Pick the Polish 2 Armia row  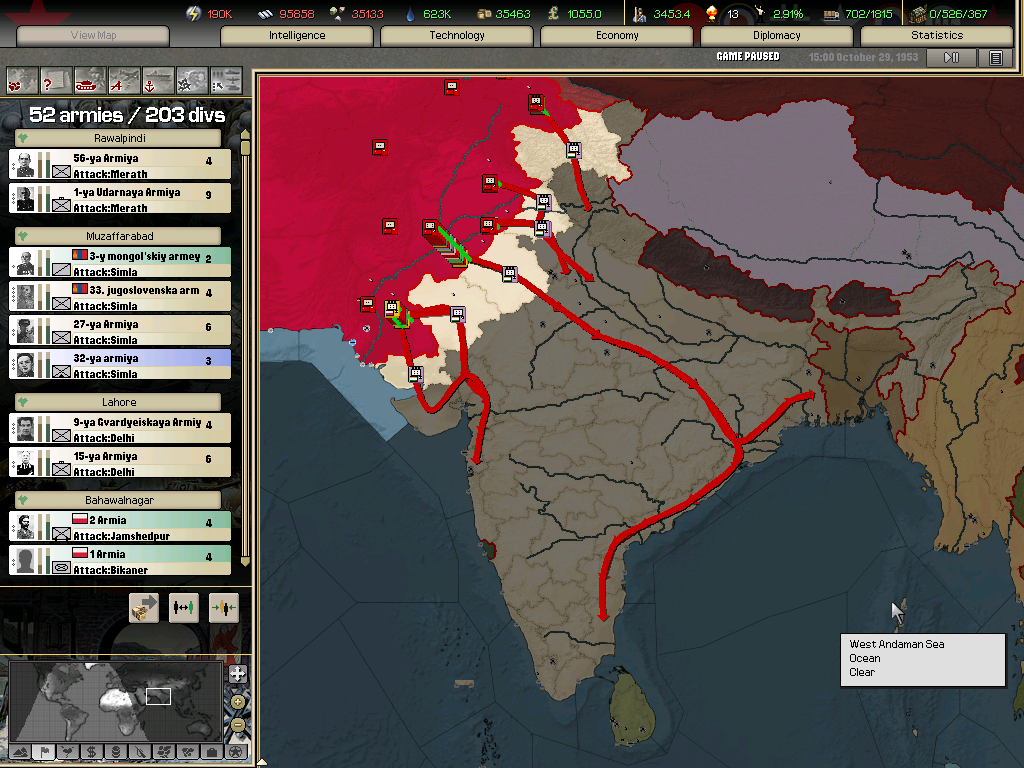[x=120, y=526]
